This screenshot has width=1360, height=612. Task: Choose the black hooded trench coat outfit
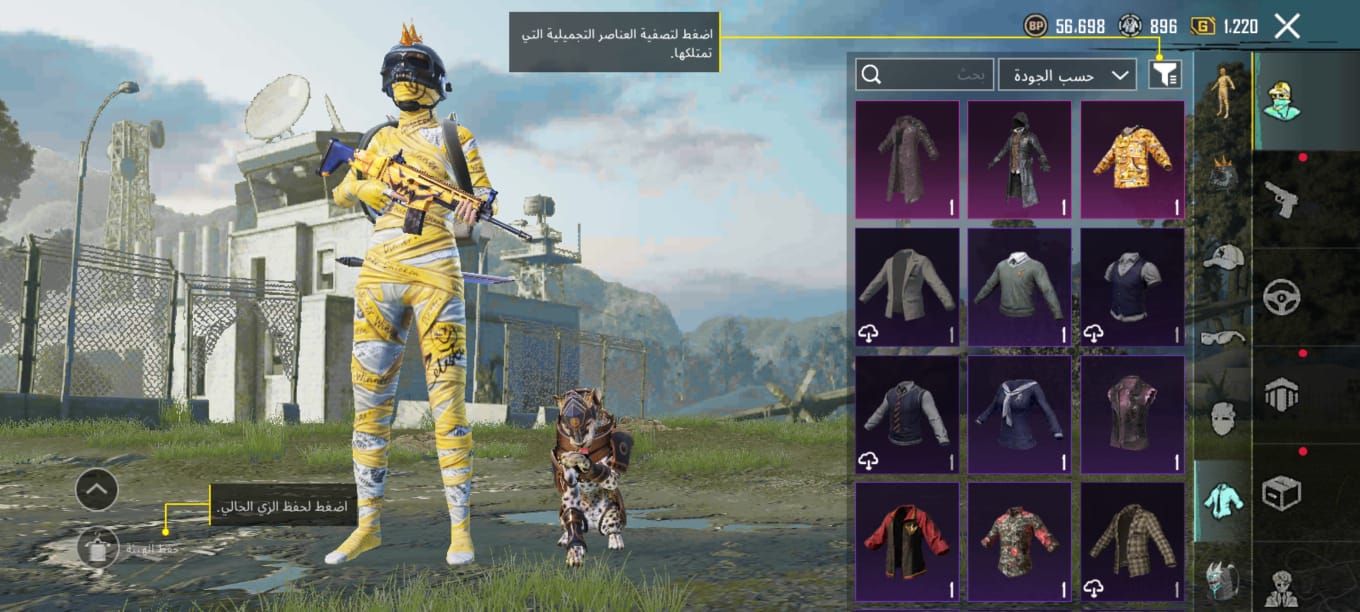(1019, 159)
